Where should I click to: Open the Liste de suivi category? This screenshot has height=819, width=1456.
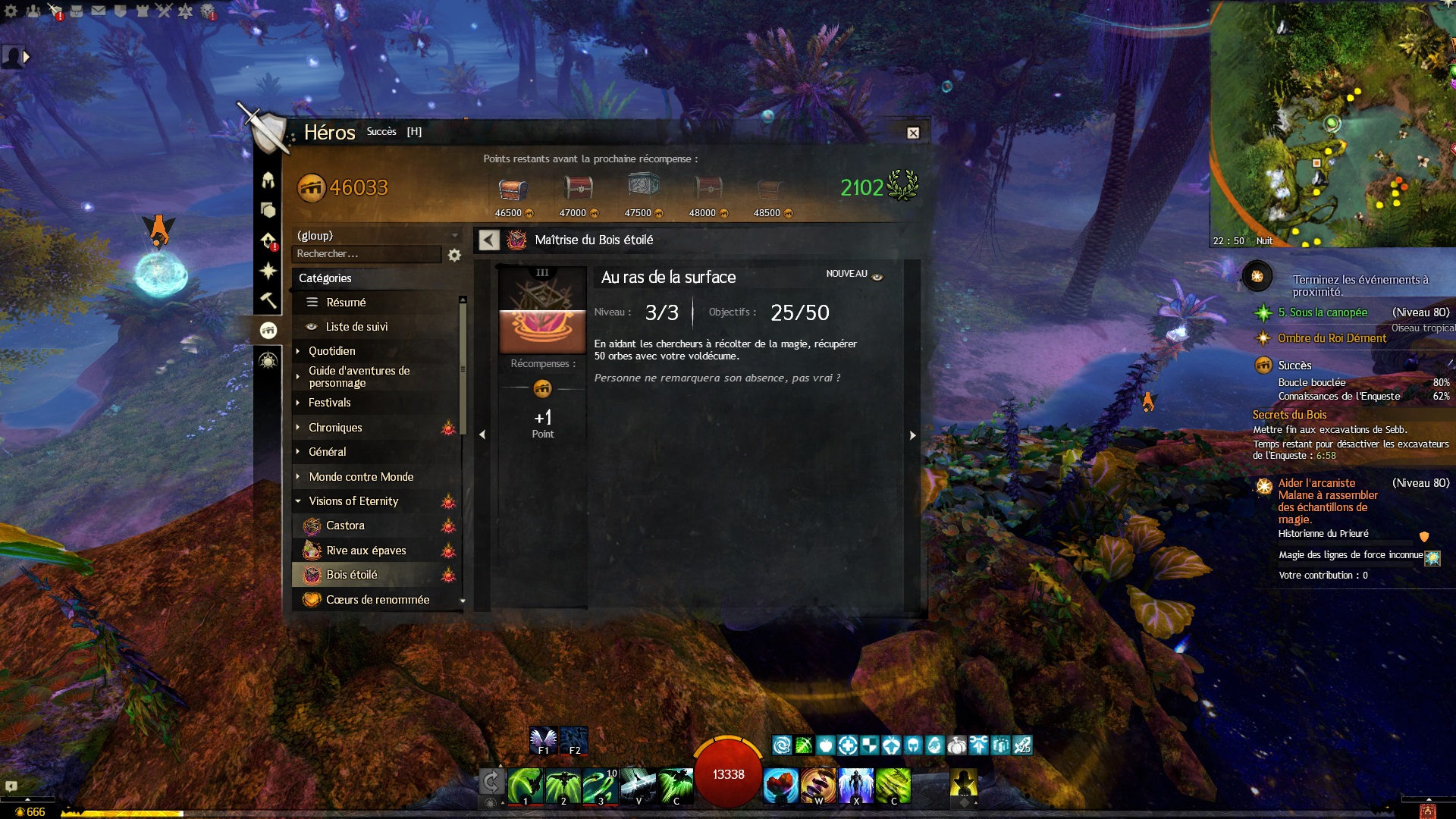pyautogui.click(x=356, y=327)
